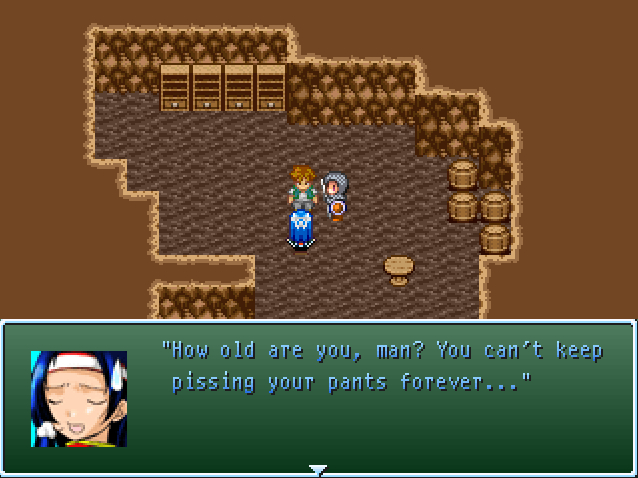The height and width of the screenshot is (478, 638).
Task: Advance dialogue with the continue arrow
Action: [318, 468]
